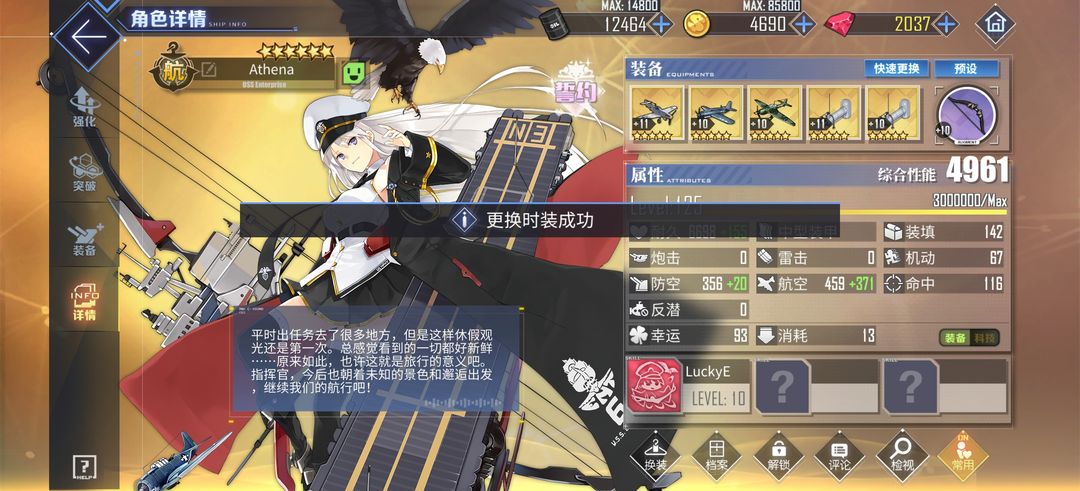Select the 详情 info tab
Image resolution: width=1080 pixels, height=491 pixels.
click(x=84, y=303)
